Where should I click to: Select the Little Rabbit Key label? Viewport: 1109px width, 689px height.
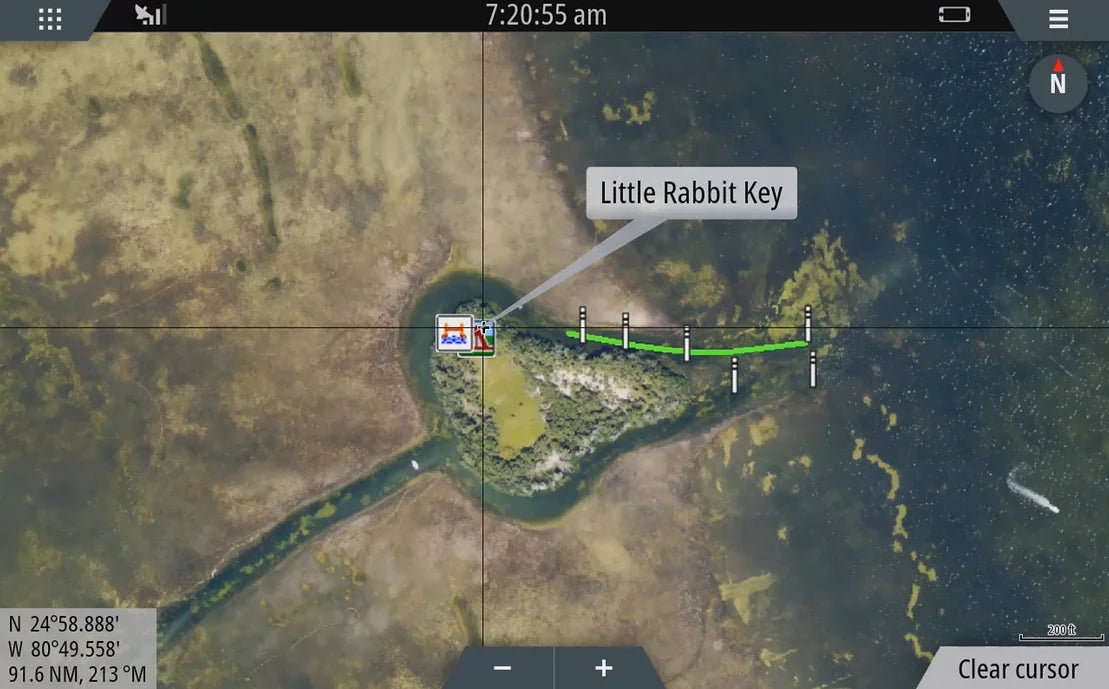click(x=691, y=193)
